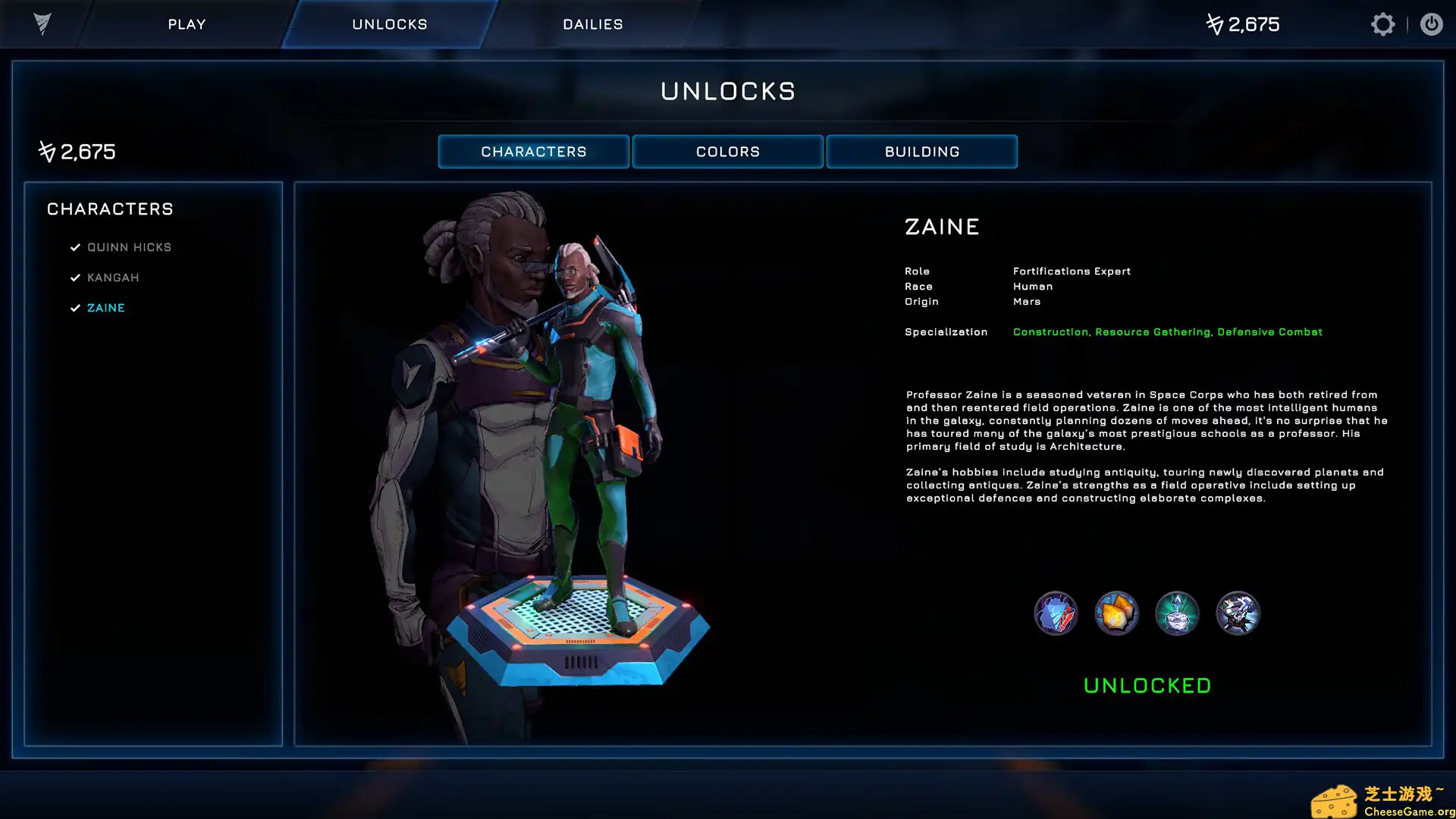The height and width of the screenshot is (819, 1456).
Task: Choose Kangah in the character list
Action: (x=113, y=278)
